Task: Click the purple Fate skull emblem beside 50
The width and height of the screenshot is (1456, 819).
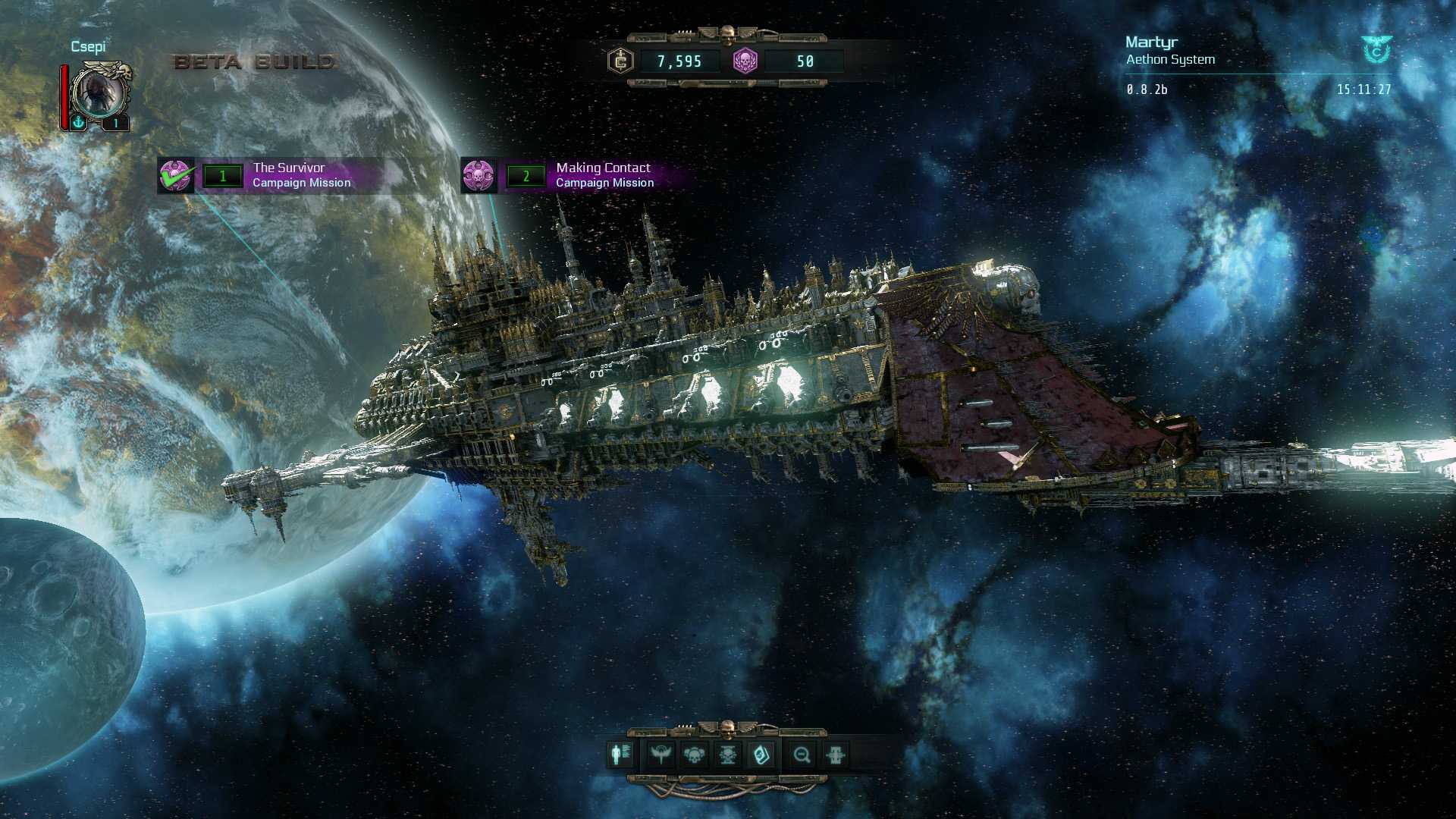Action: 745,61
